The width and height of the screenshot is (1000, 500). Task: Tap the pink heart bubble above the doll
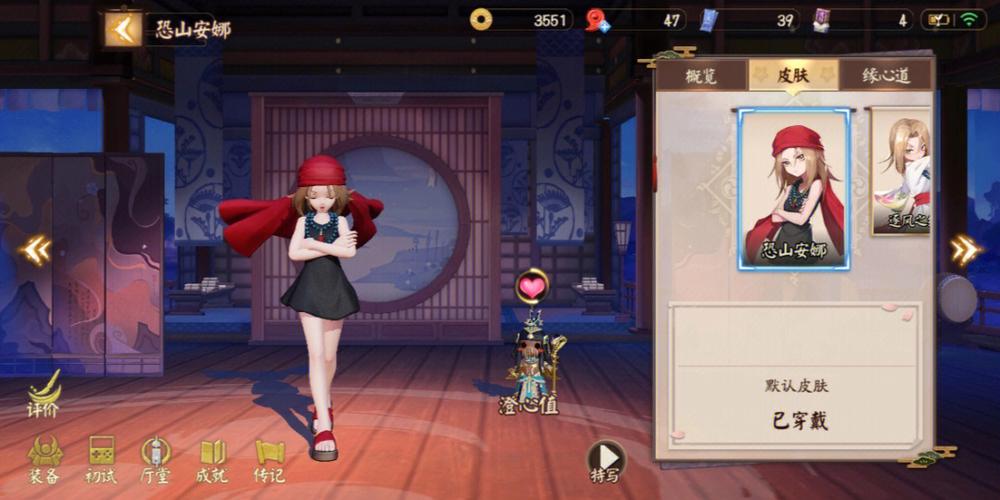(x=532, y=287)
